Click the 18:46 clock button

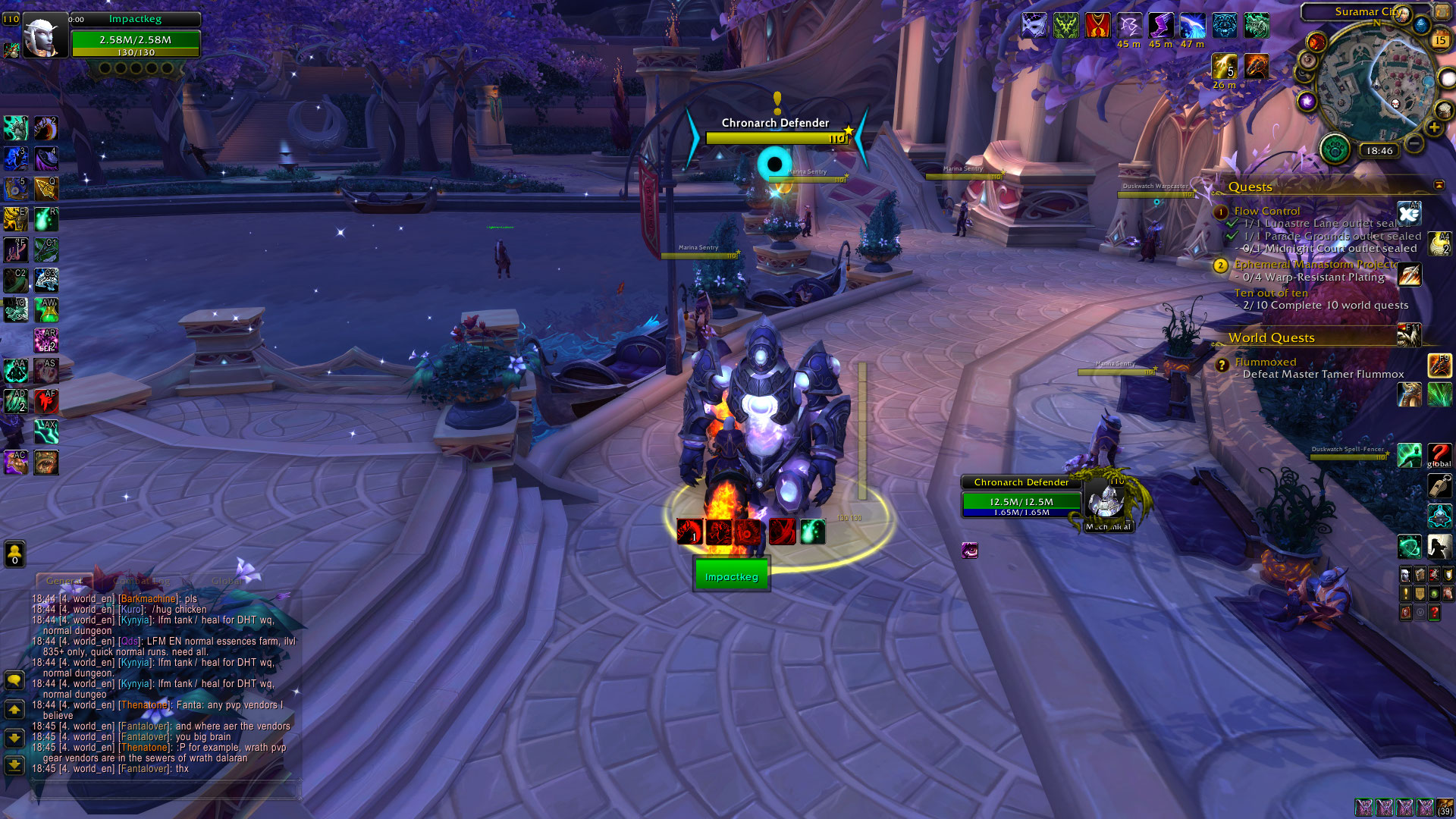coord(1379,151)
